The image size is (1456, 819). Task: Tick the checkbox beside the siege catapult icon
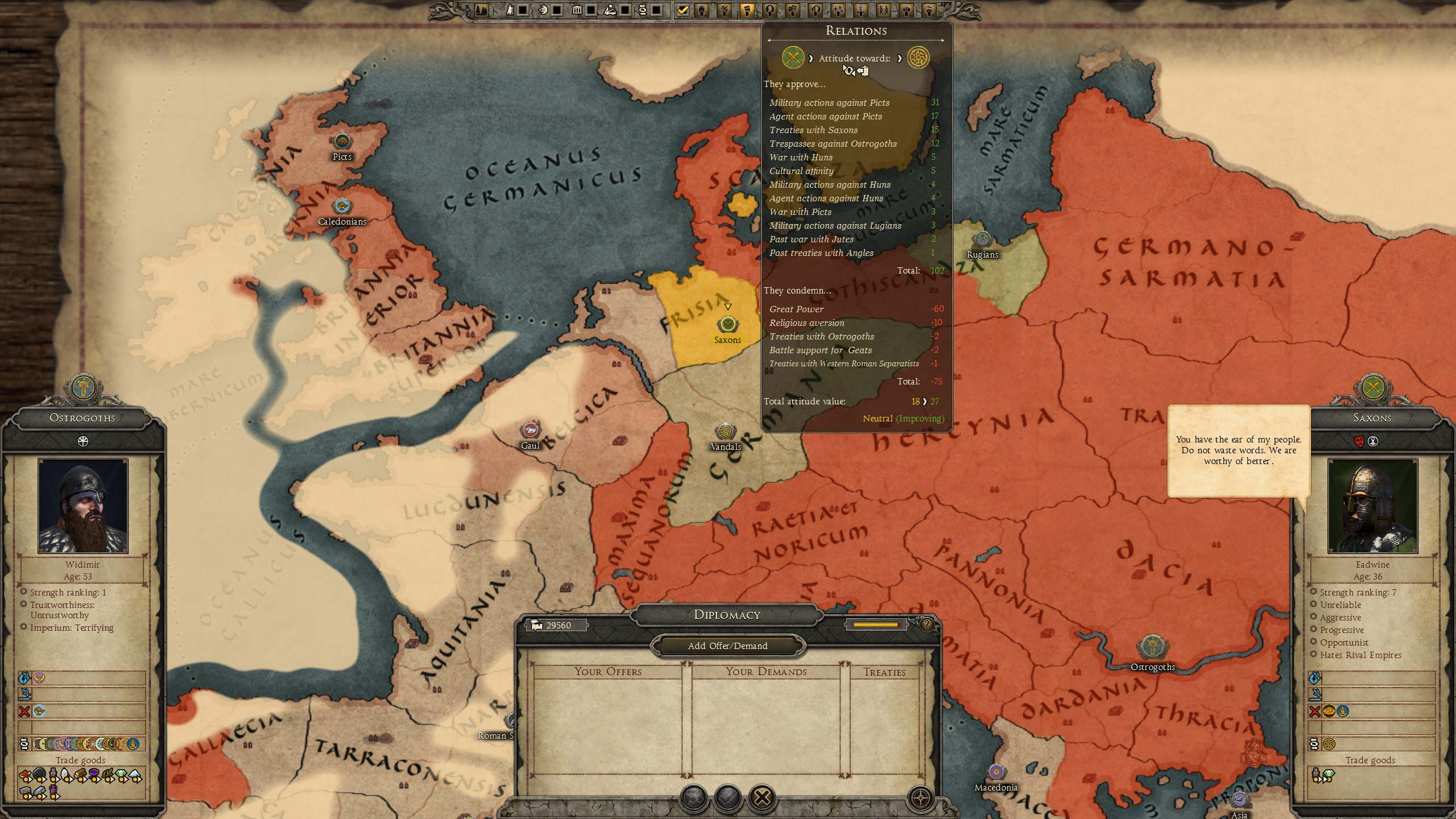(624, 10)
